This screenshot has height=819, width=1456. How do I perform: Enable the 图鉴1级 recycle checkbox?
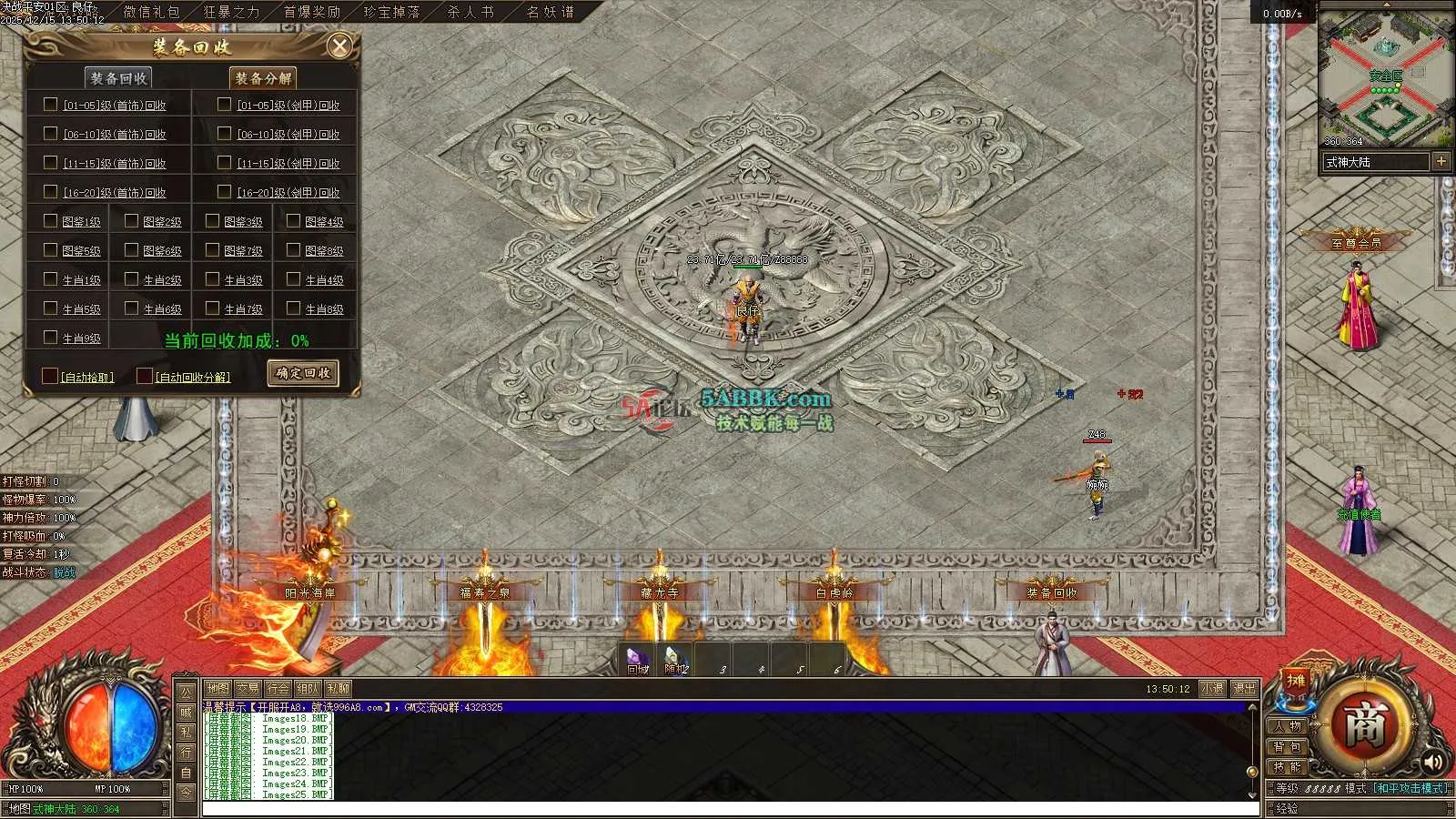51,221
